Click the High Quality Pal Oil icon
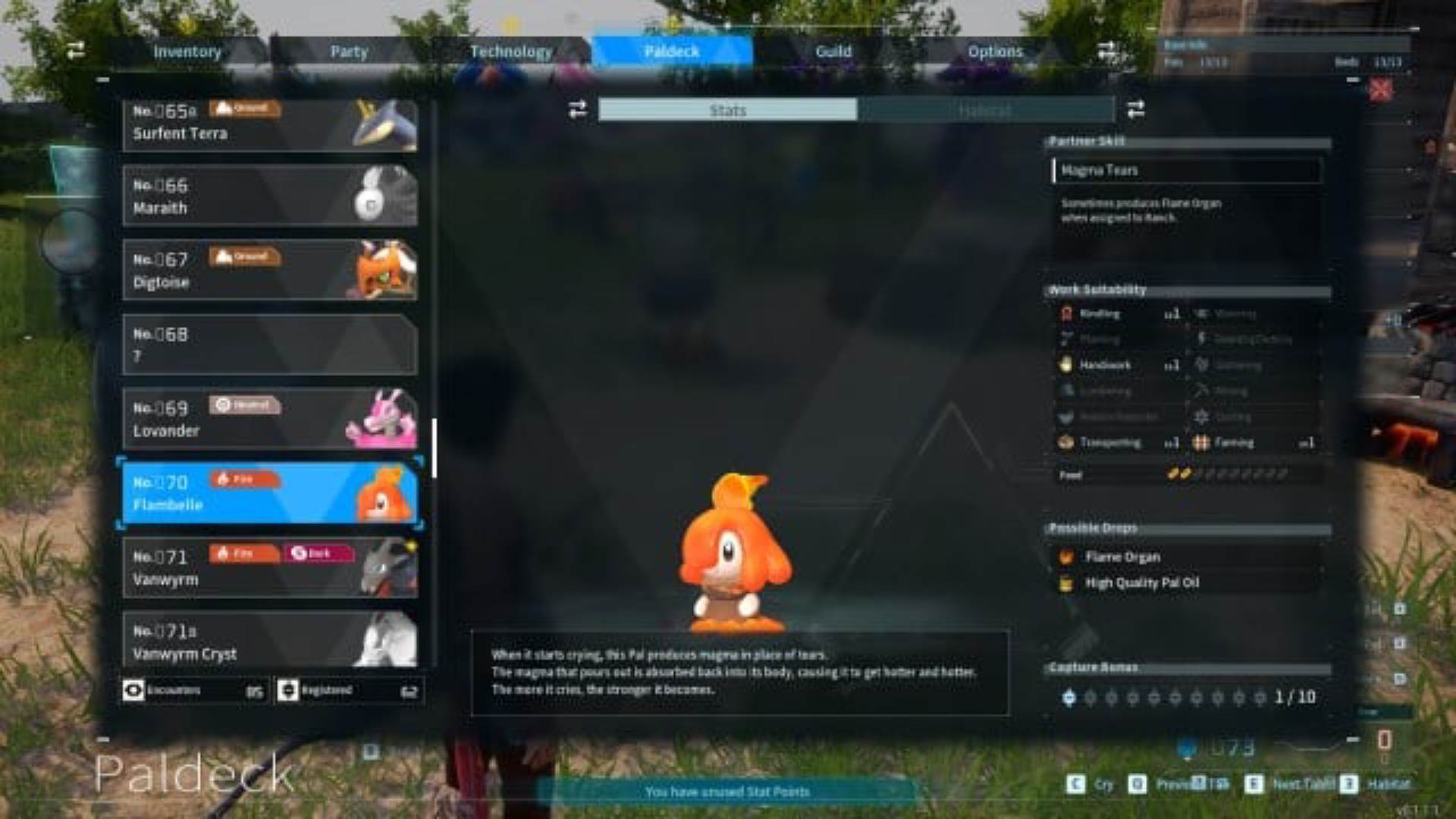This screenshot has width=1456, height=819. pyautogui.click(x=1067, y=582)
